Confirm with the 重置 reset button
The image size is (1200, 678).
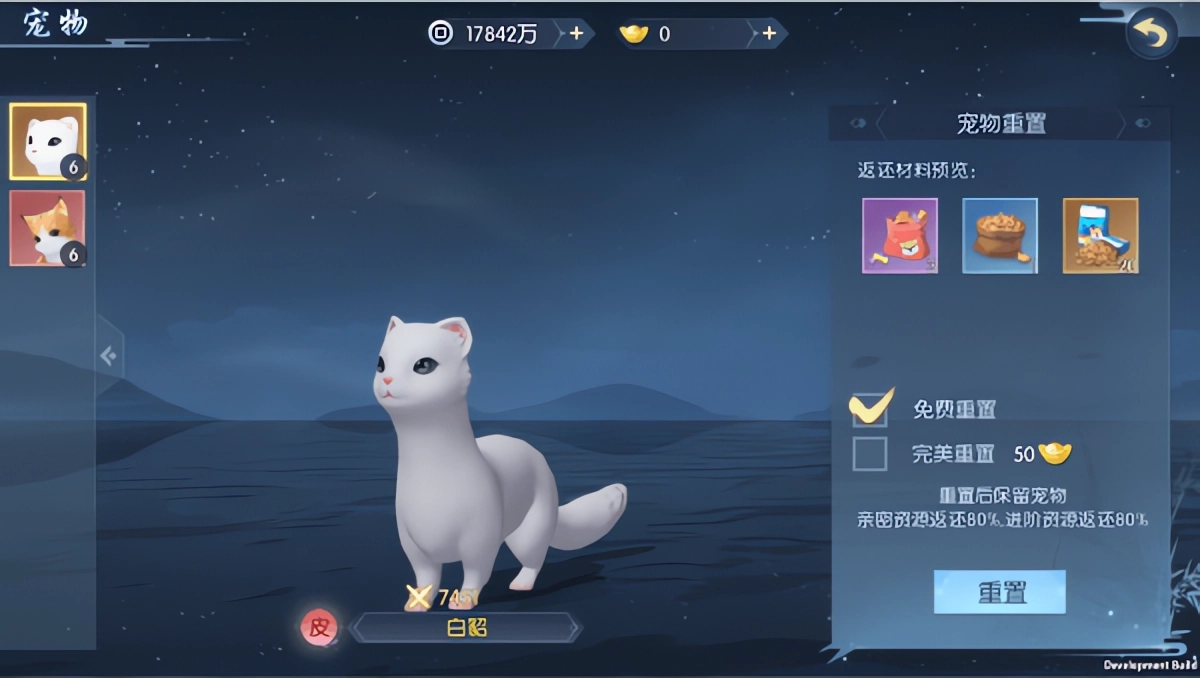pyautogui.click(x=999, y=592)
